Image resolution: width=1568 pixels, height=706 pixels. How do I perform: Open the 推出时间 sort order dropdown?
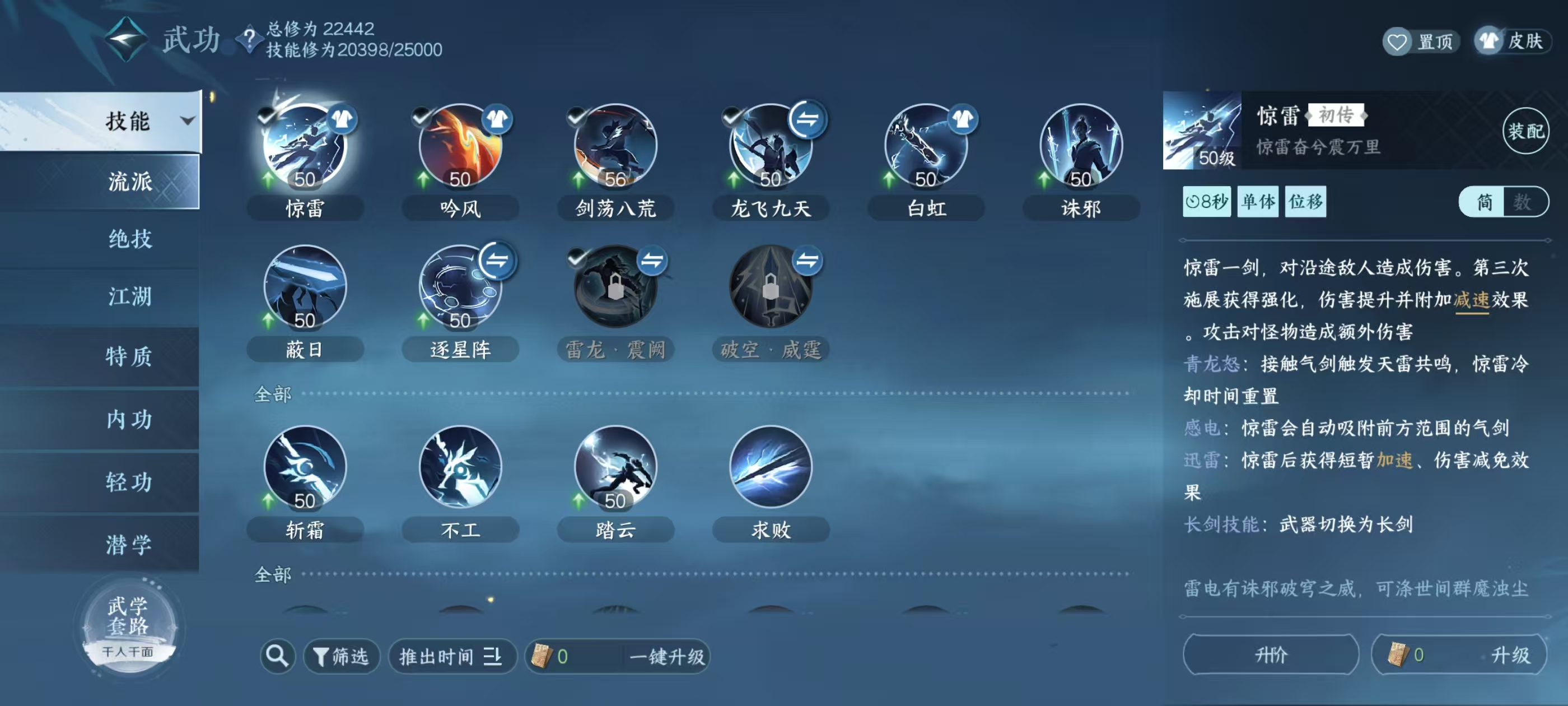(x=452, y=657)
